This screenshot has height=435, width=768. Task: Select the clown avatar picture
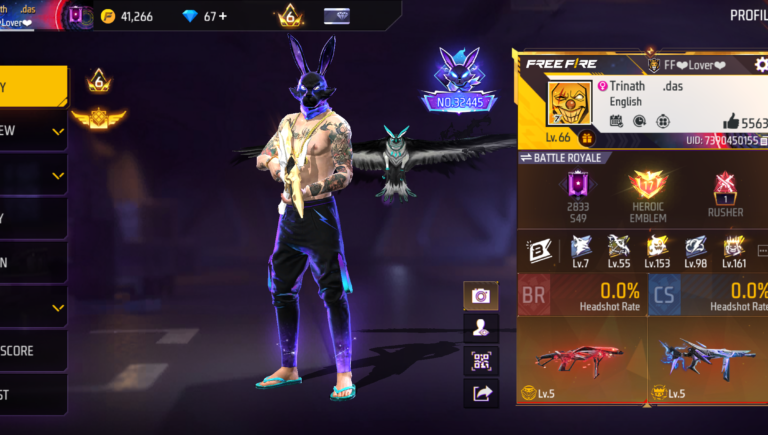pyautogui.click(x=570, y=104)
